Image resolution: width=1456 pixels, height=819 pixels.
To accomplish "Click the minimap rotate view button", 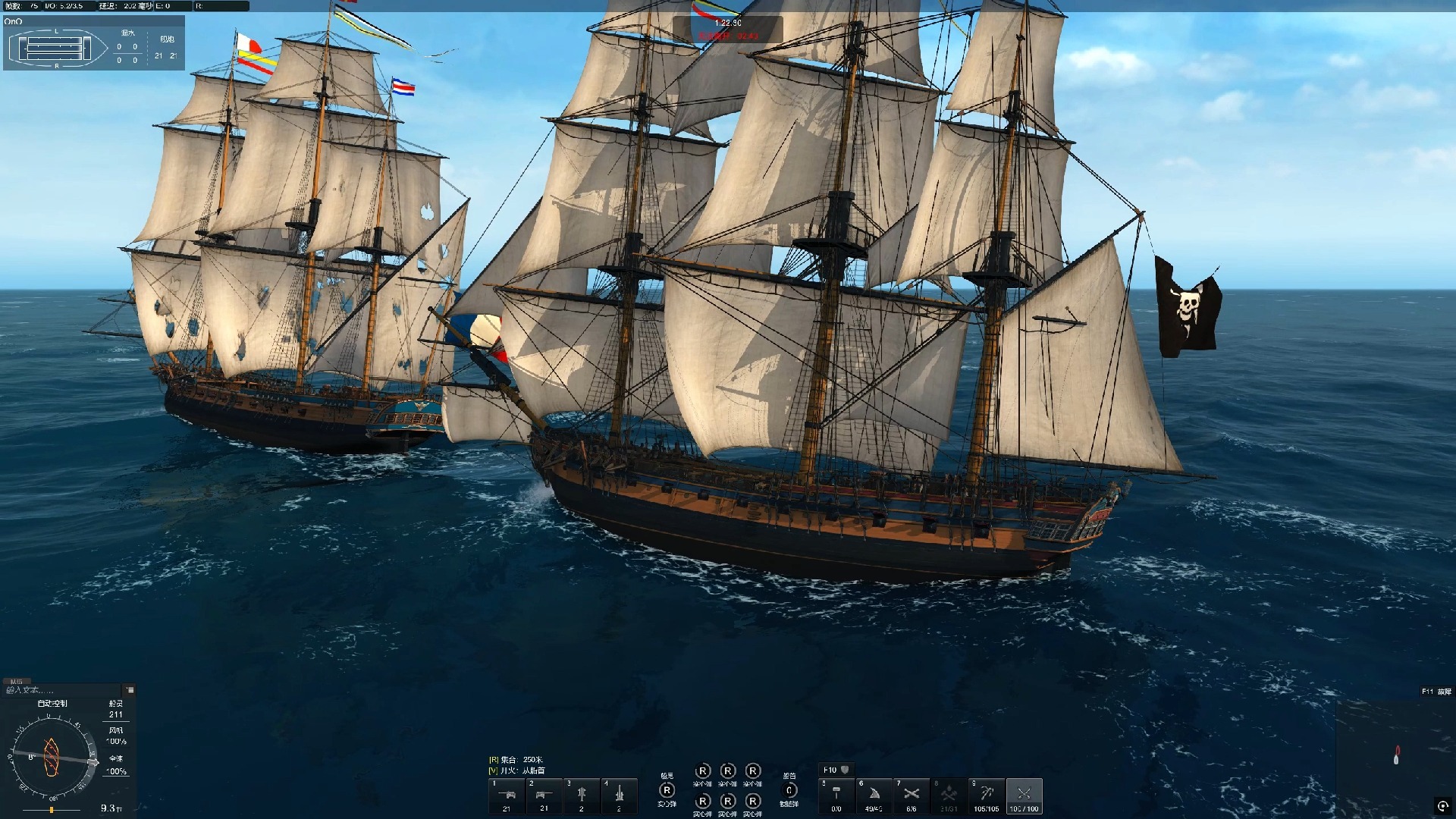I will click(1442, 806).
